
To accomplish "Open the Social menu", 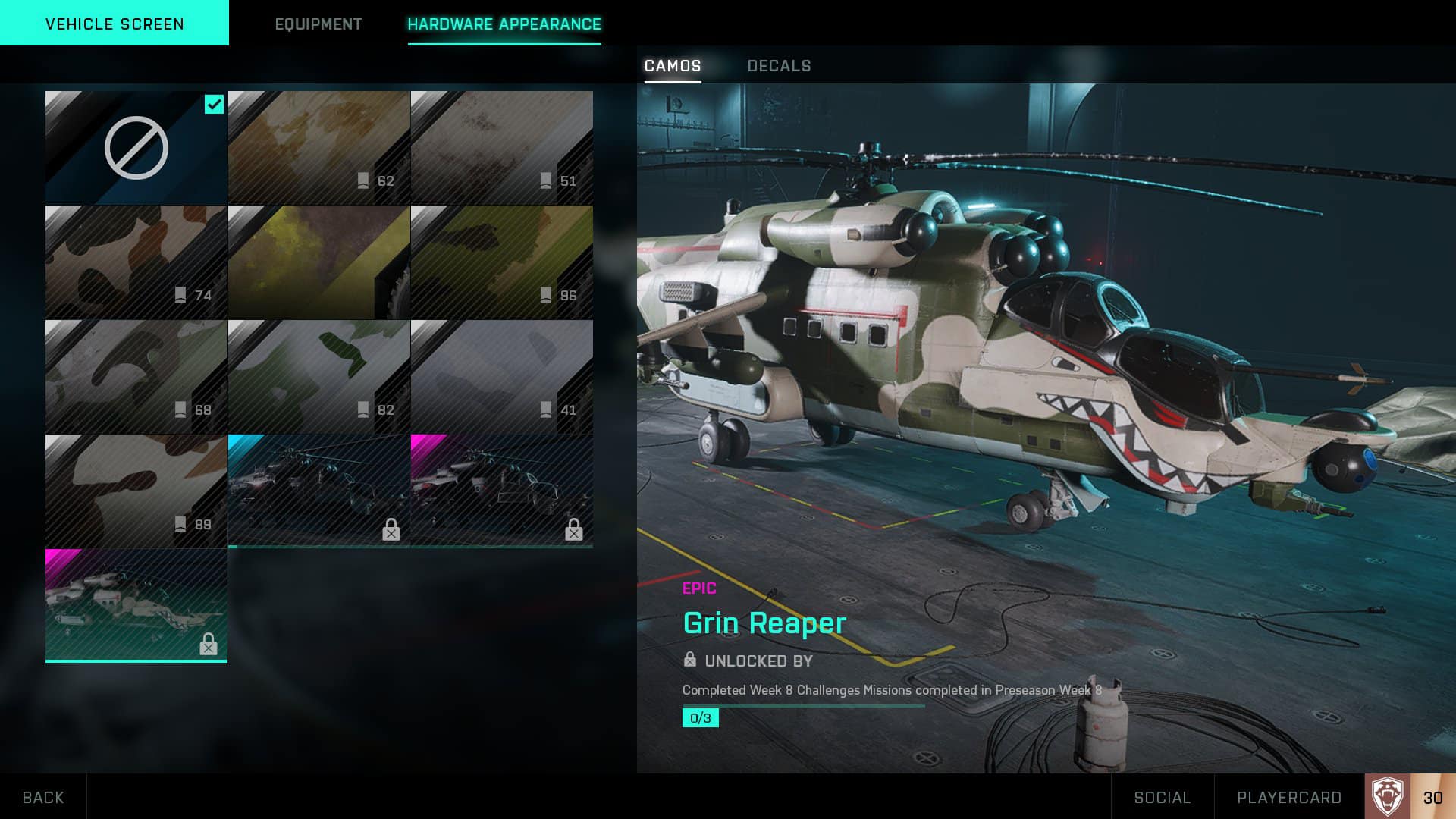I will click(x=1162, y=797).
